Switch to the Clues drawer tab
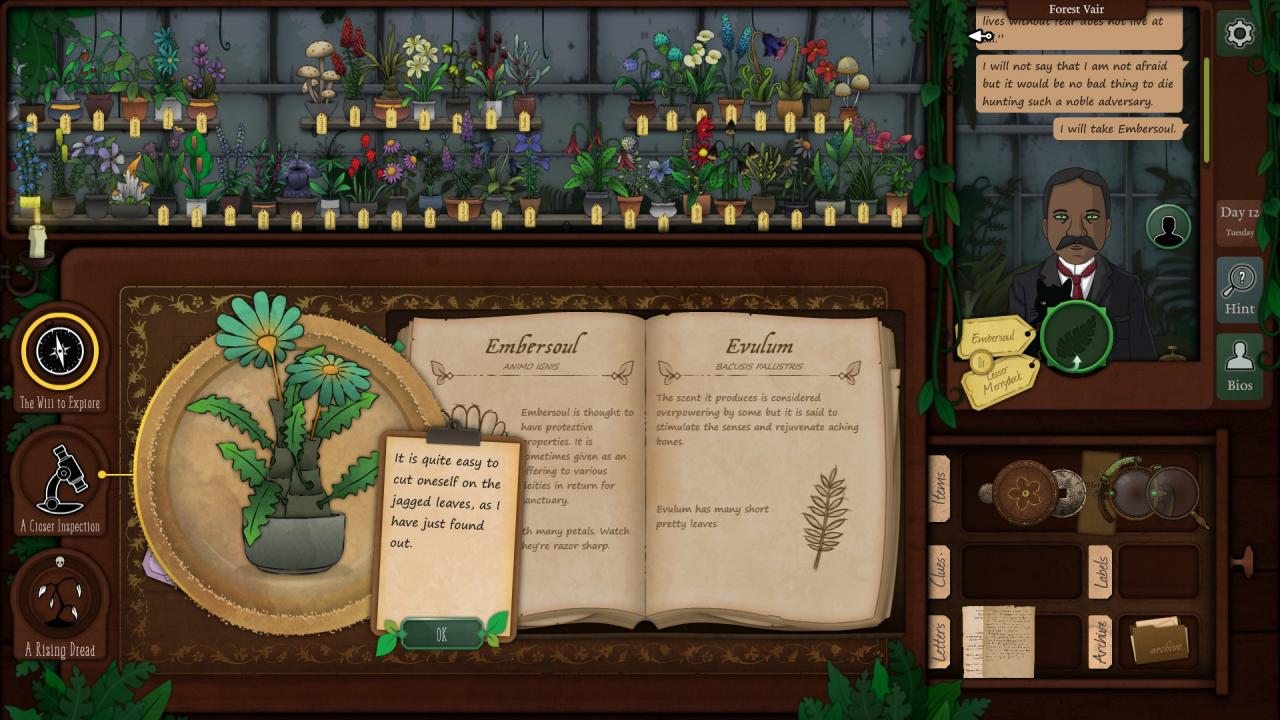The width and height of the screenshot is (1280, 720). 939,573
